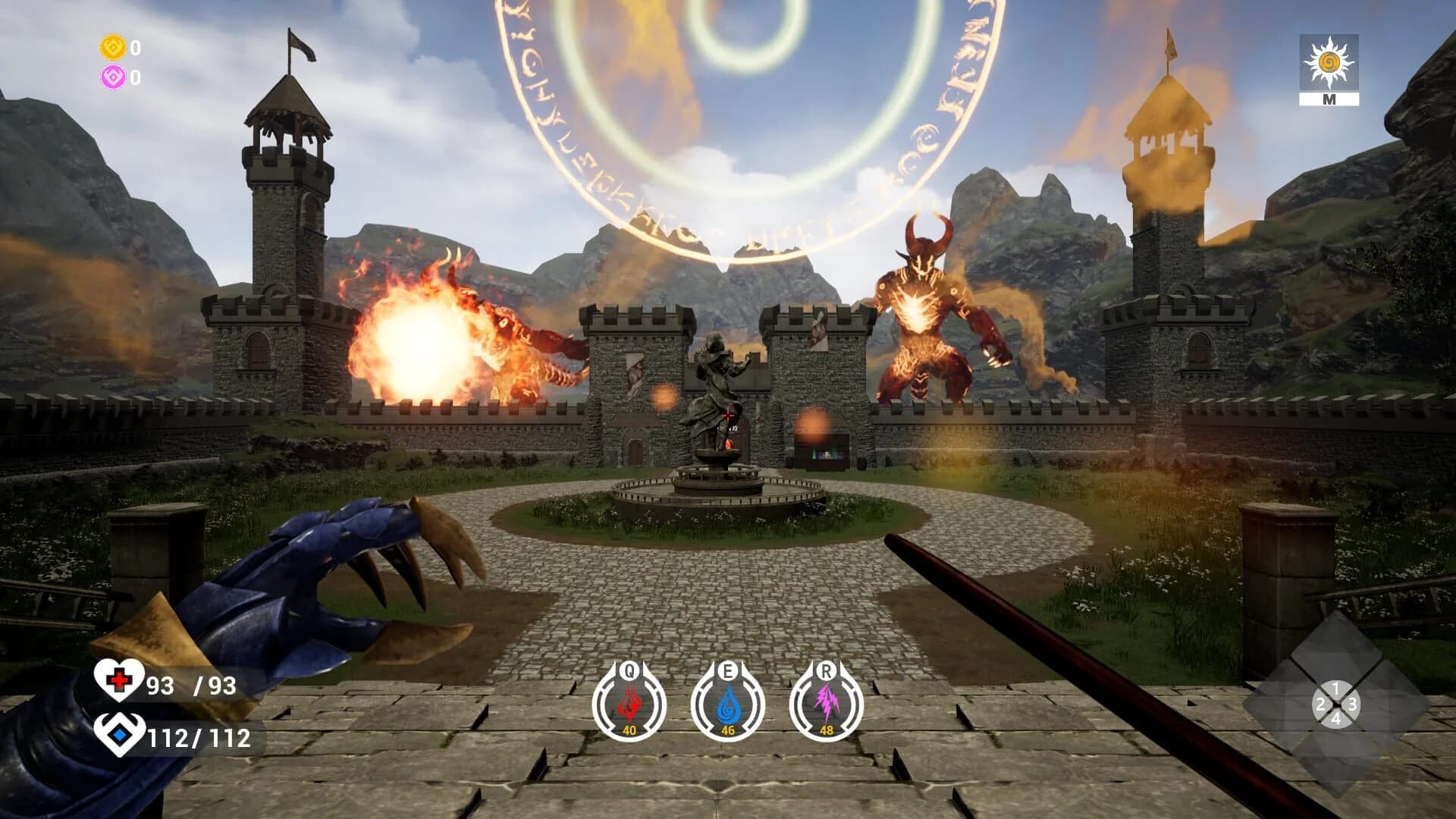Switch to hotbar slot 3
1456x819 pixels.
pos(1353,704)
